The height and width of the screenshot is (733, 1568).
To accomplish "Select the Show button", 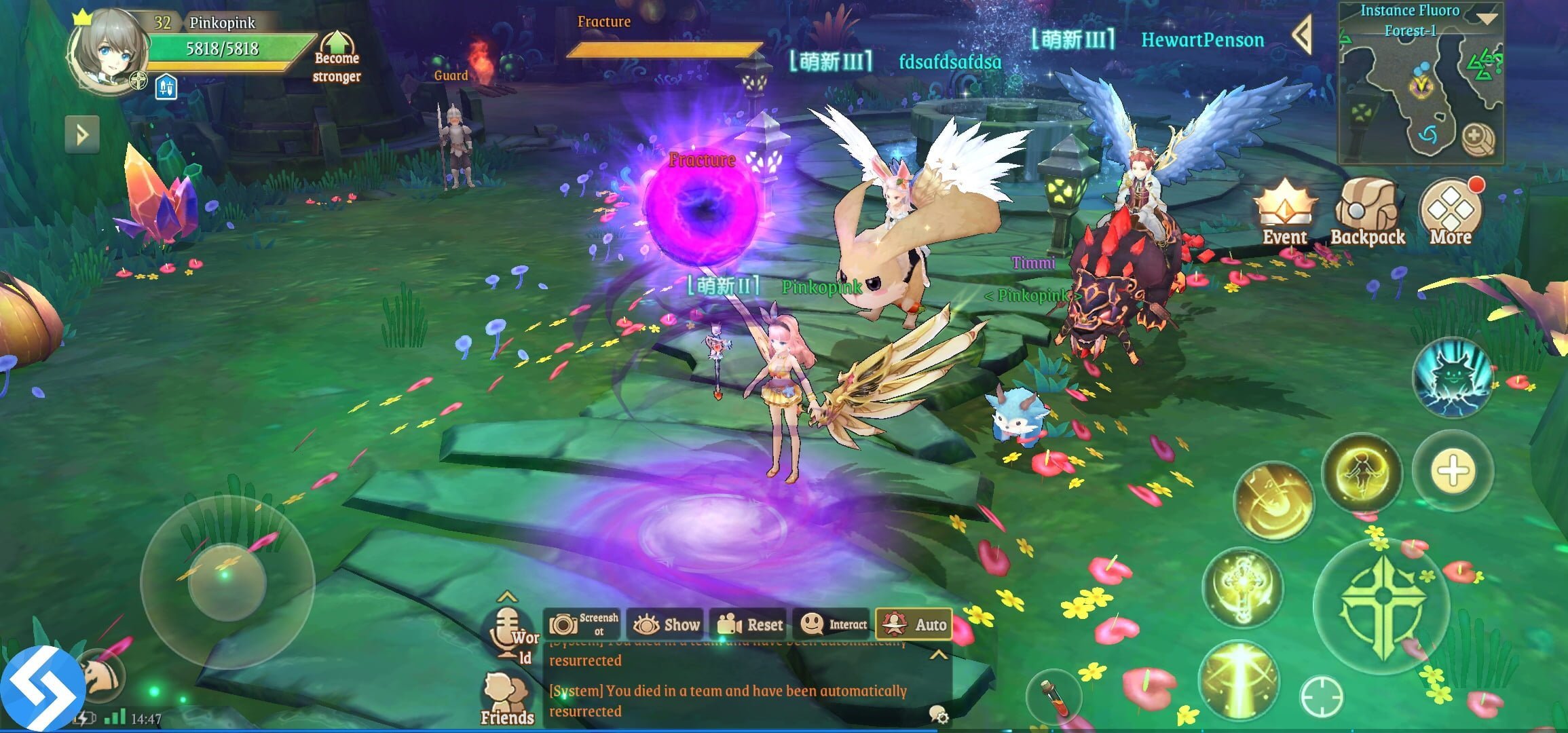I will 666,624.
